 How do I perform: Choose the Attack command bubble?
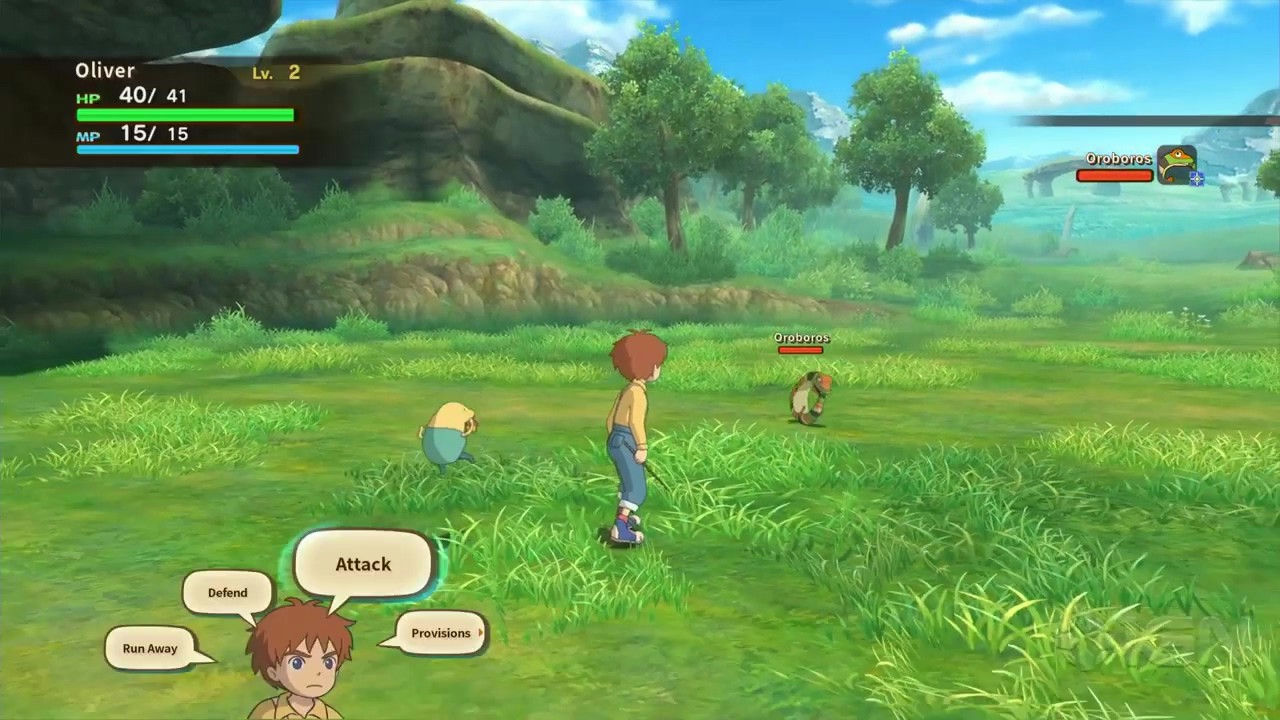pos(363,564)
